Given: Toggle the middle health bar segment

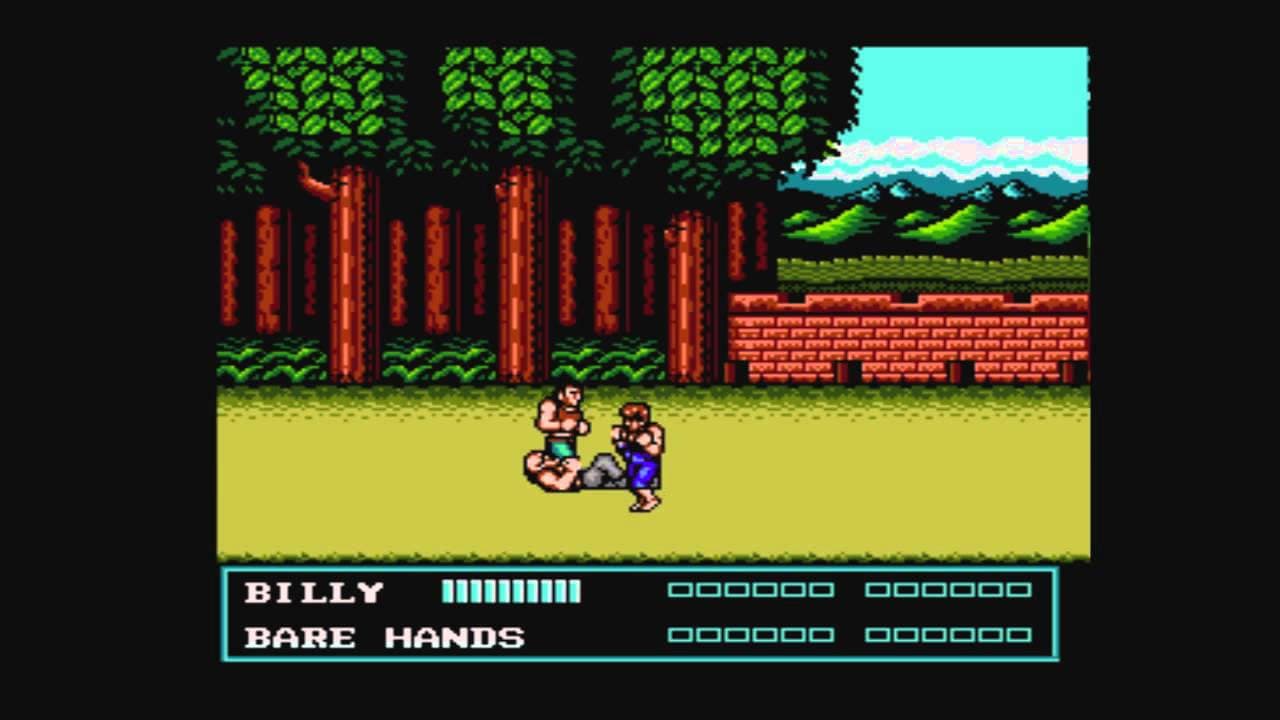Looking at the screenshot, I should coord(512,590).
